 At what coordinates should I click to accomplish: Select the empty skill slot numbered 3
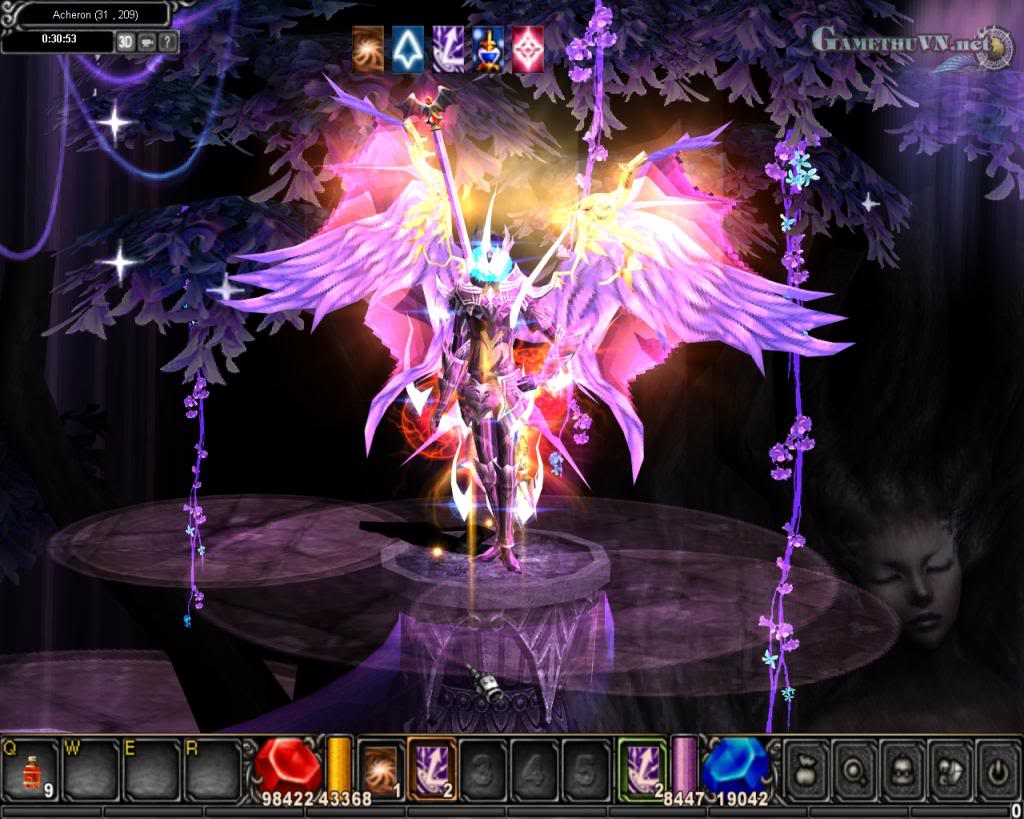click(x=483, y=771)
